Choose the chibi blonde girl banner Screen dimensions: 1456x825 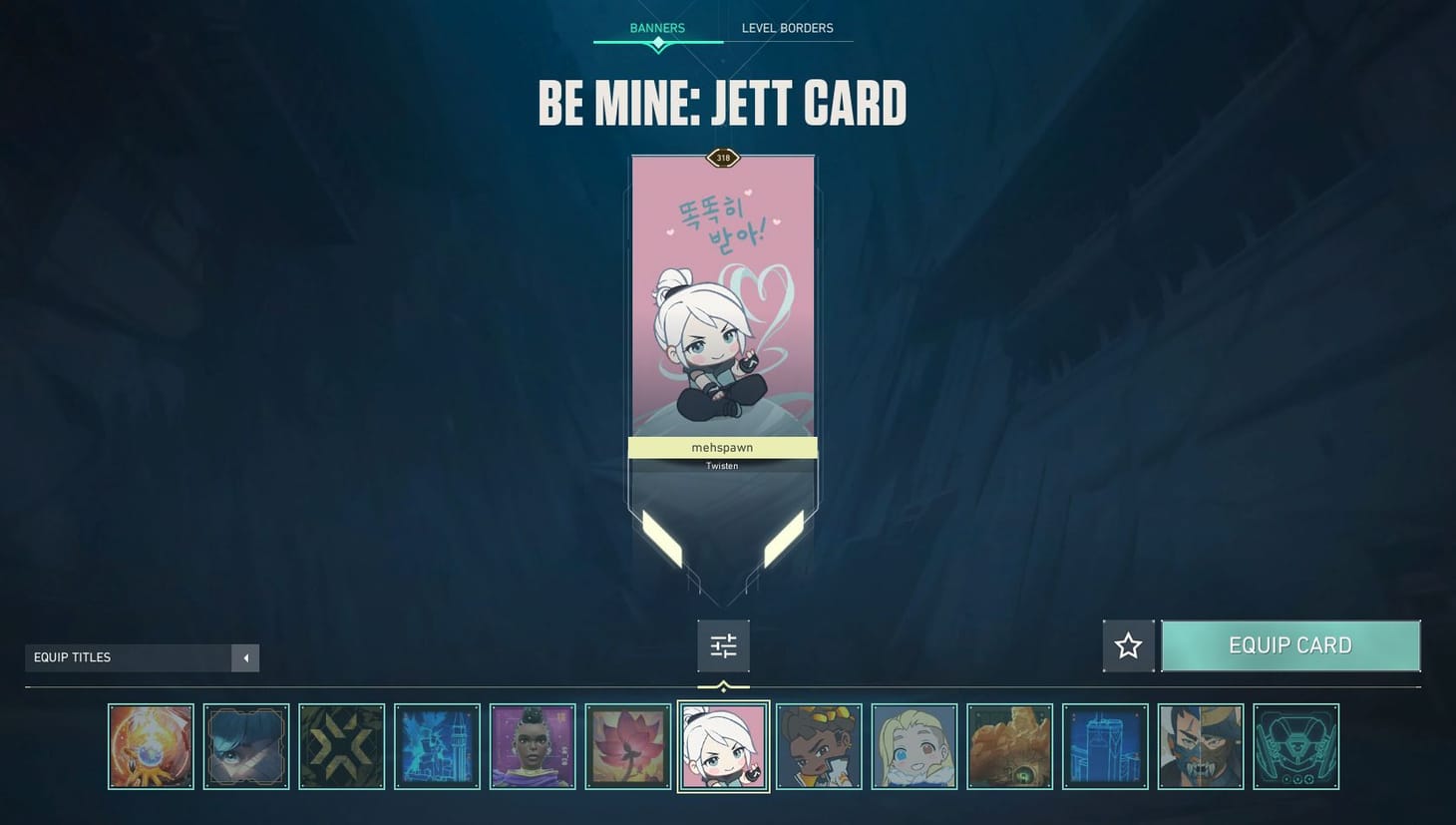tap(914, 745)
